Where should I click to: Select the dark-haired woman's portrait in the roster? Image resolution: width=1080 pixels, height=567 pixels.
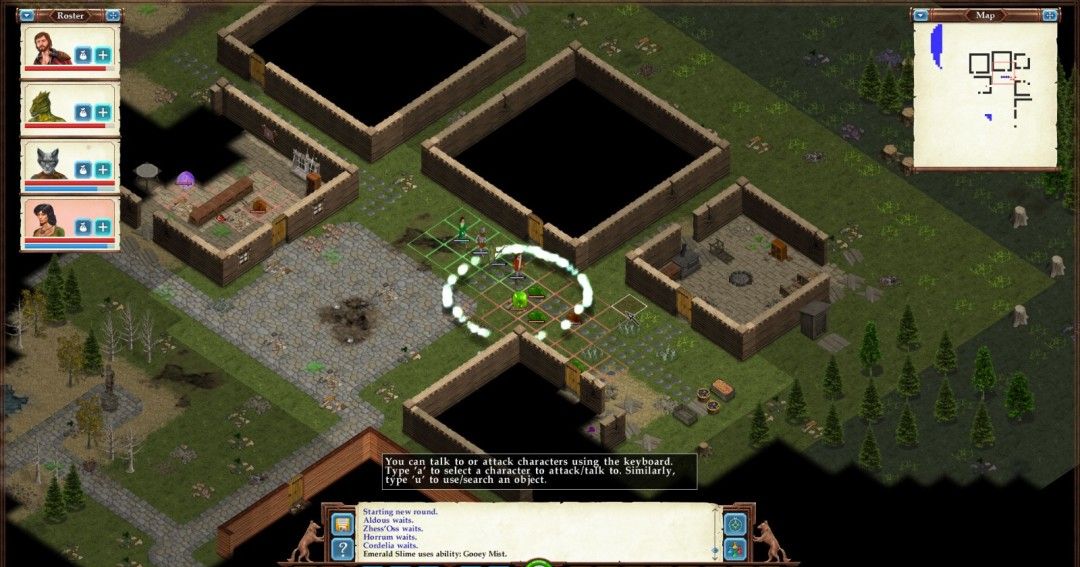pyautogui.click(x=47, y=220)
